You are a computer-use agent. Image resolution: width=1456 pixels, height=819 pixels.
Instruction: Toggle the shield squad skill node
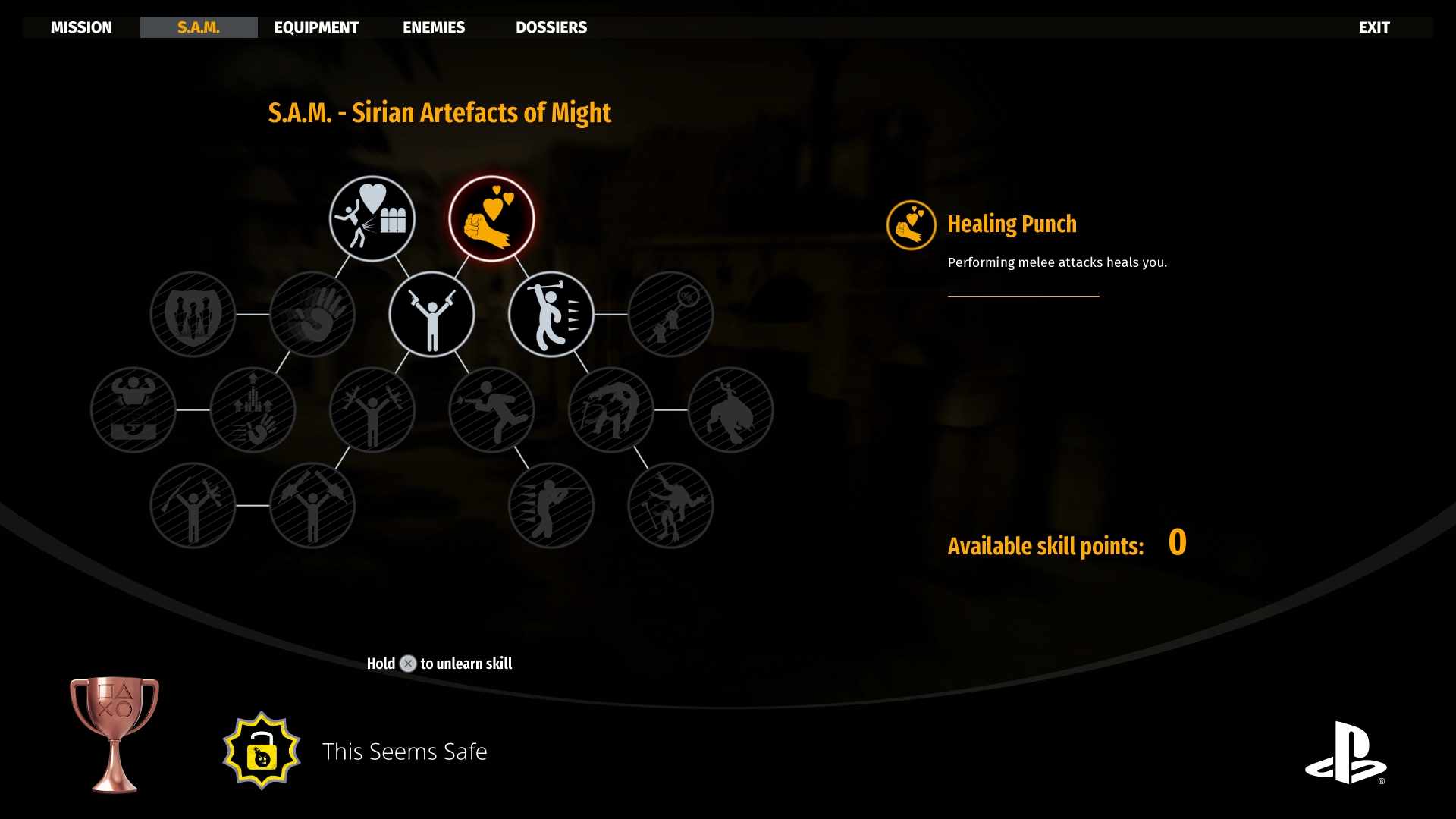(193, 315)
